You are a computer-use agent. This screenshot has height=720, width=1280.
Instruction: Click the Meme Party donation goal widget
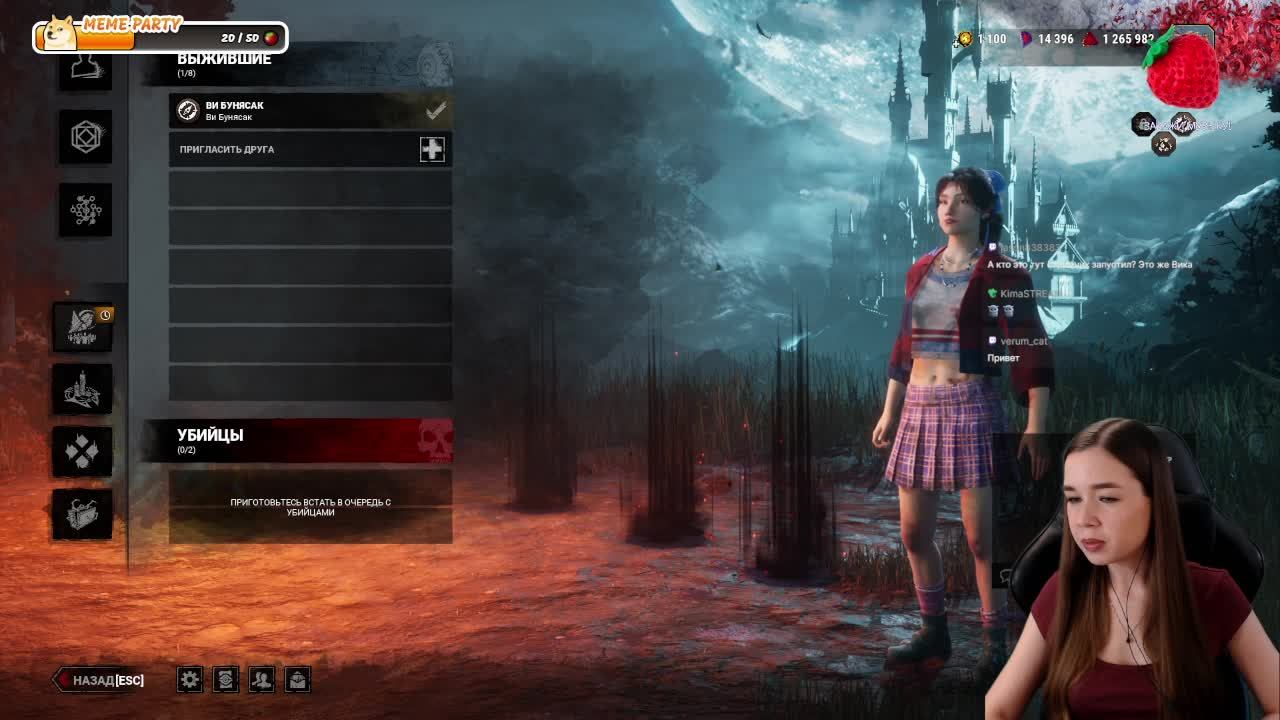(160, 36)
